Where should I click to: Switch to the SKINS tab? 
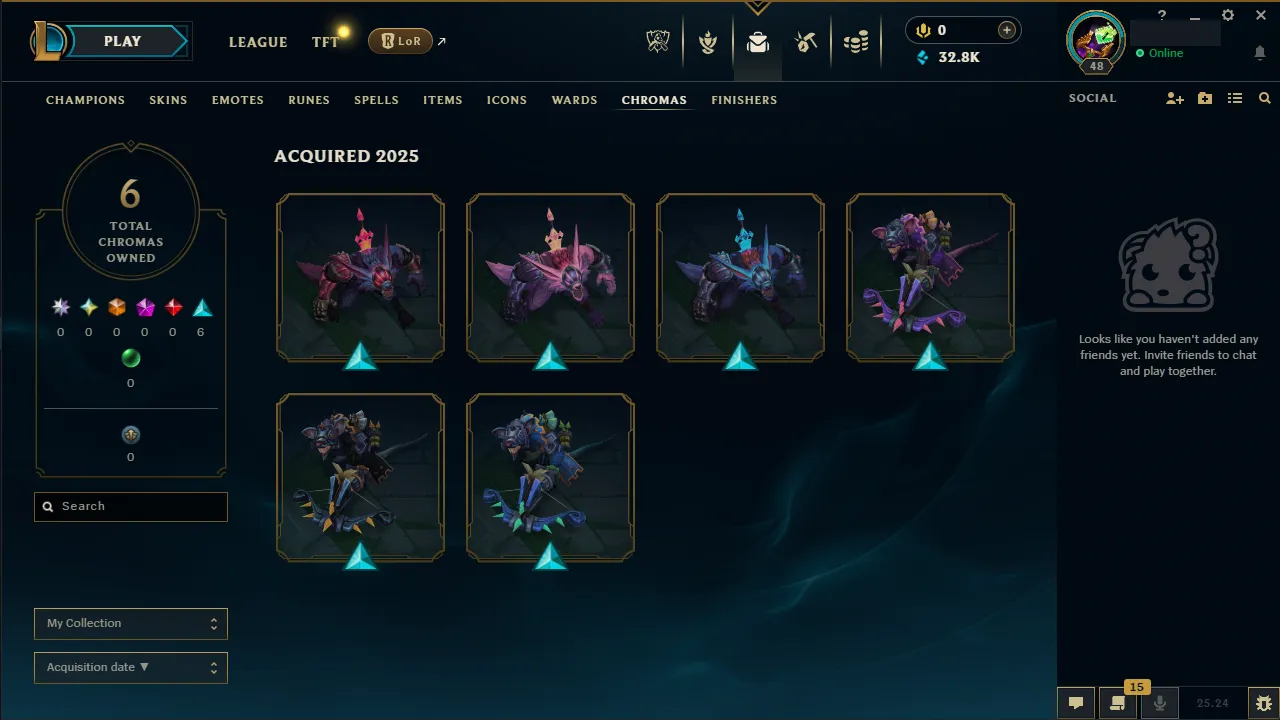(168, 100)
